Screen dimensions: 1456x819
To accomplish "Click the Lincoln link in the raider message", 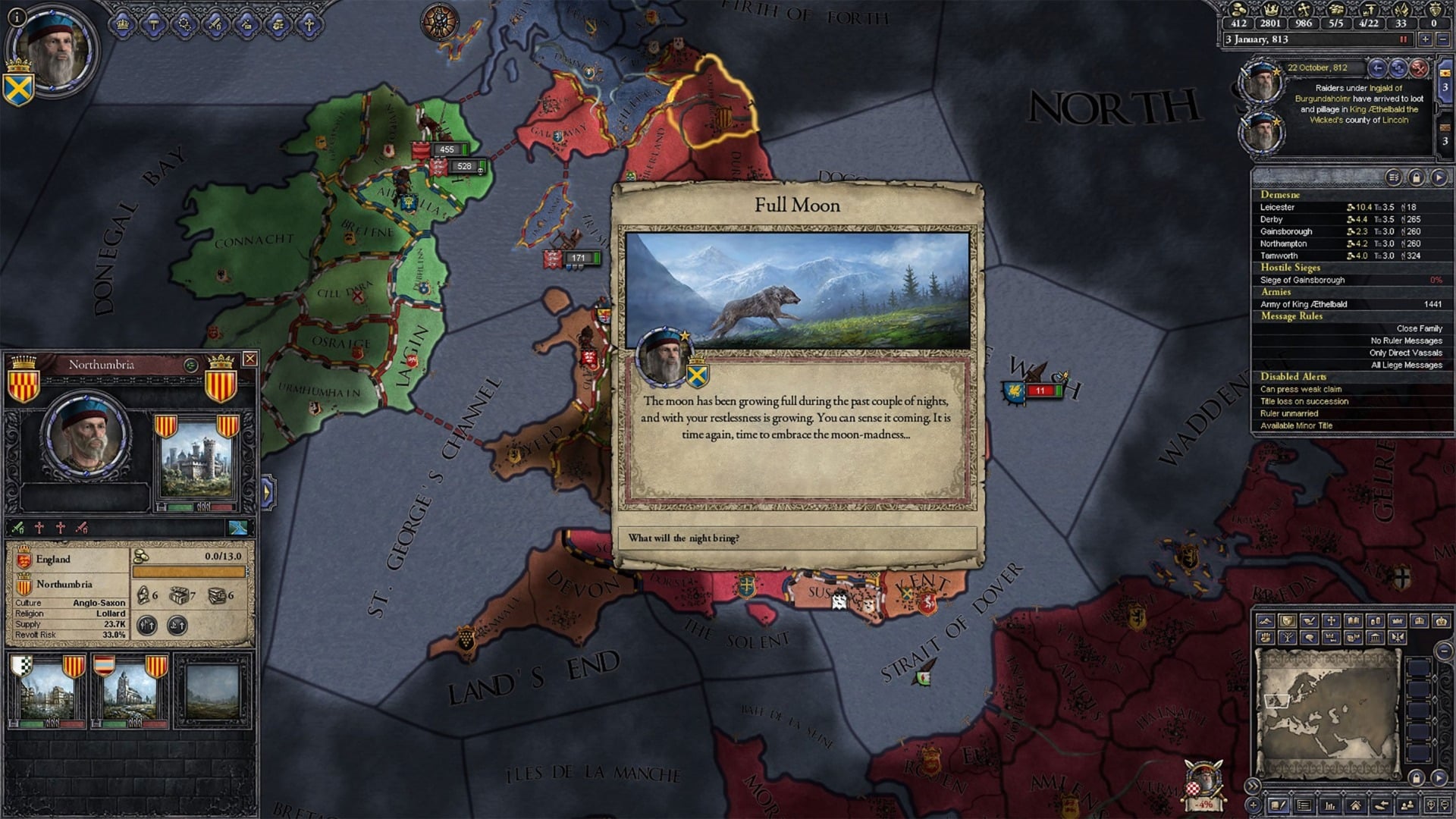I will (x=1395, y=121).
